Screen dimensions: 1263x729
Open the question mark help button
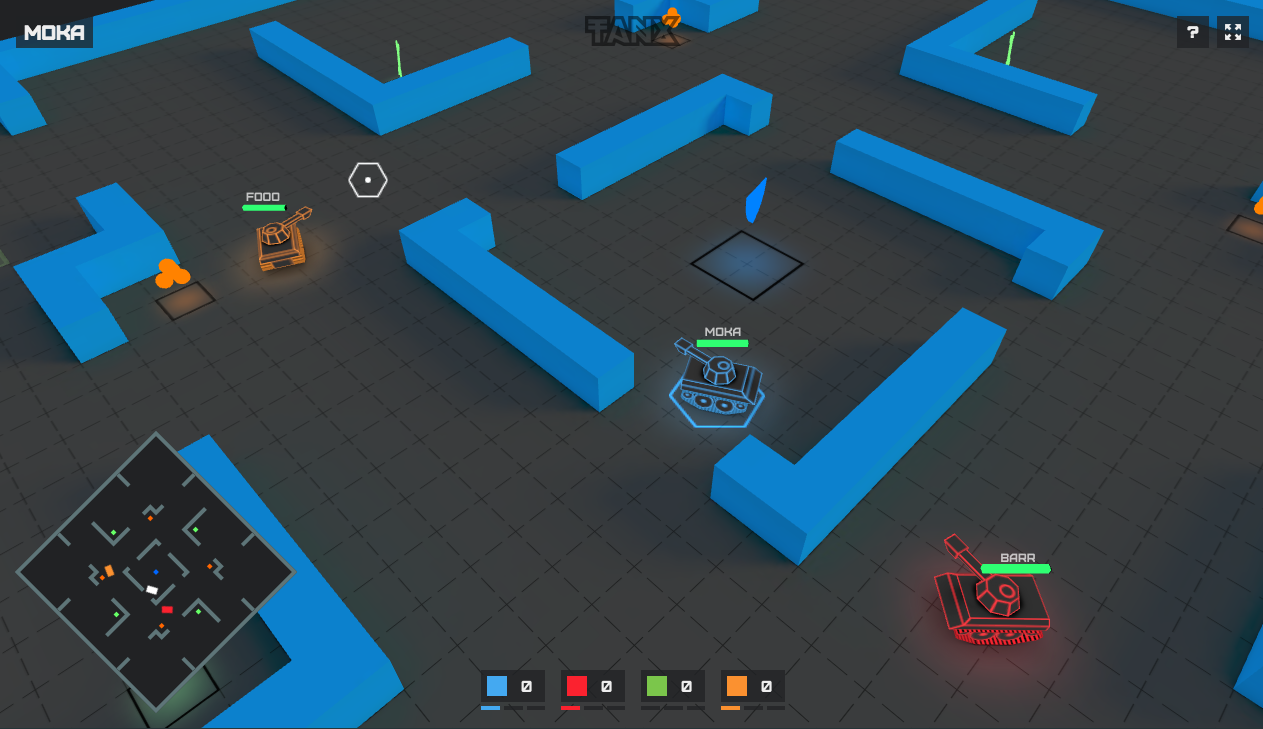coord(1192,32)
